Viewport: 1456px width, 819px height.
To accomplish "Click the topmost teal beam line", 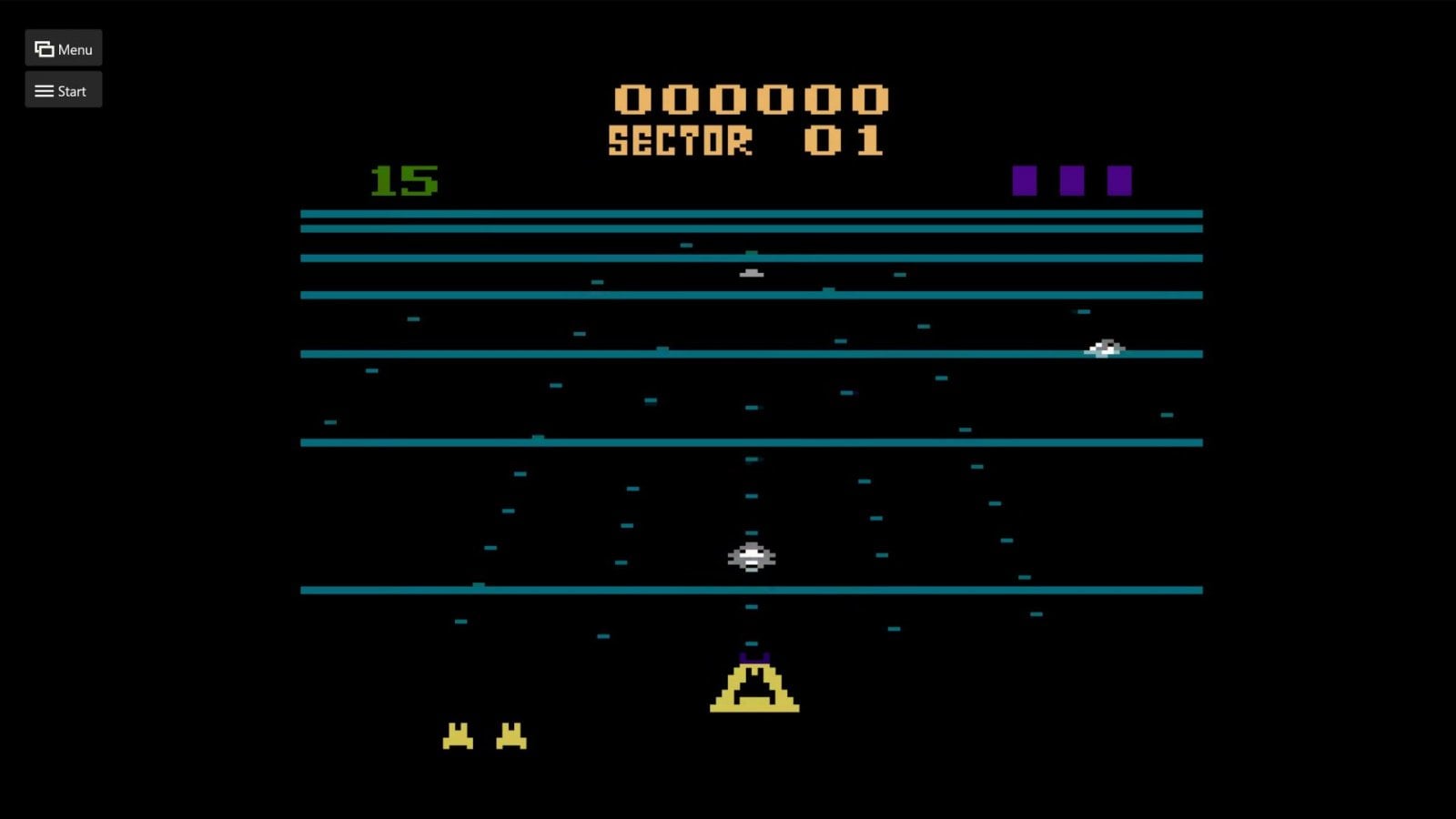I will [x=750, y=213].
